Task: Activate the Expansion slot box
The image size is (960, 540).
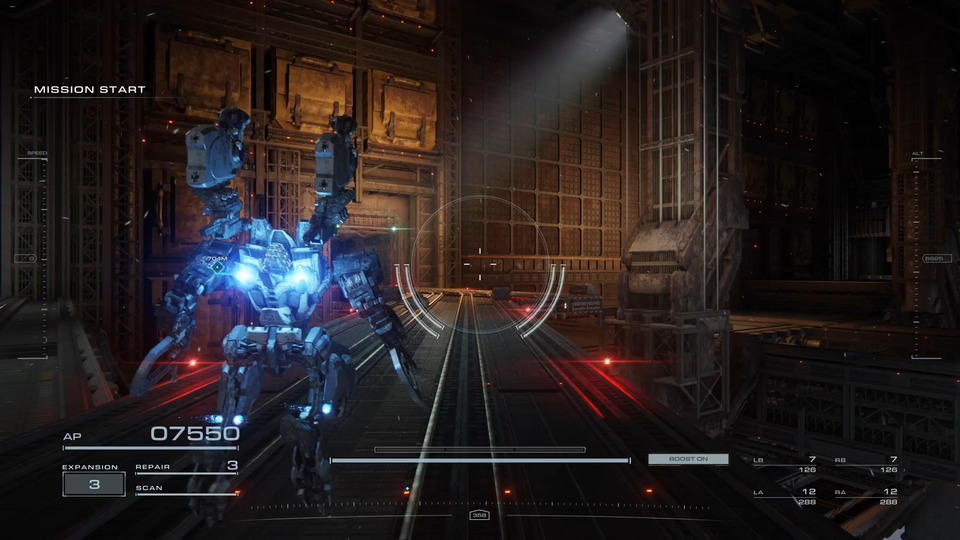Action: tap(94, 484)
